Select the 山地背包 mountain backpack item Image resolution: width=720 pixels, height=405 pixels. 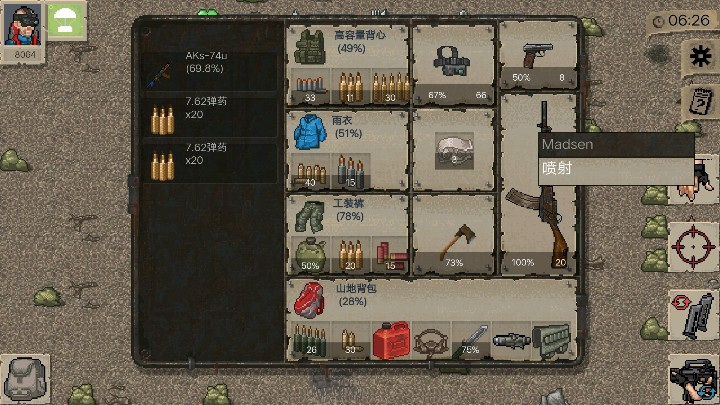pos(309,298)
